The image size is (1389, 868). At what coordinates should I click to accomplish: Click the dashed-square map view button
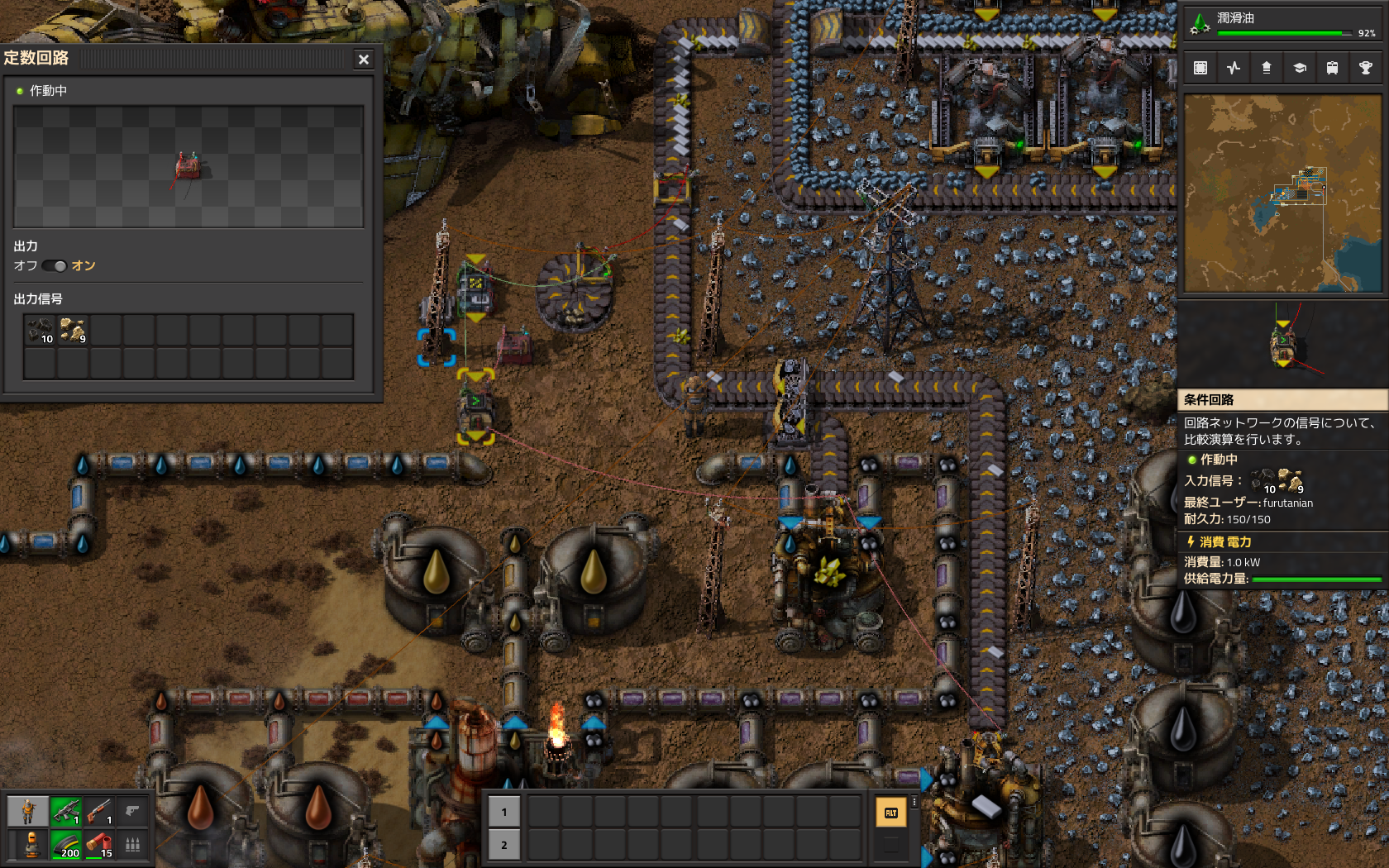tap(1200, 68)
